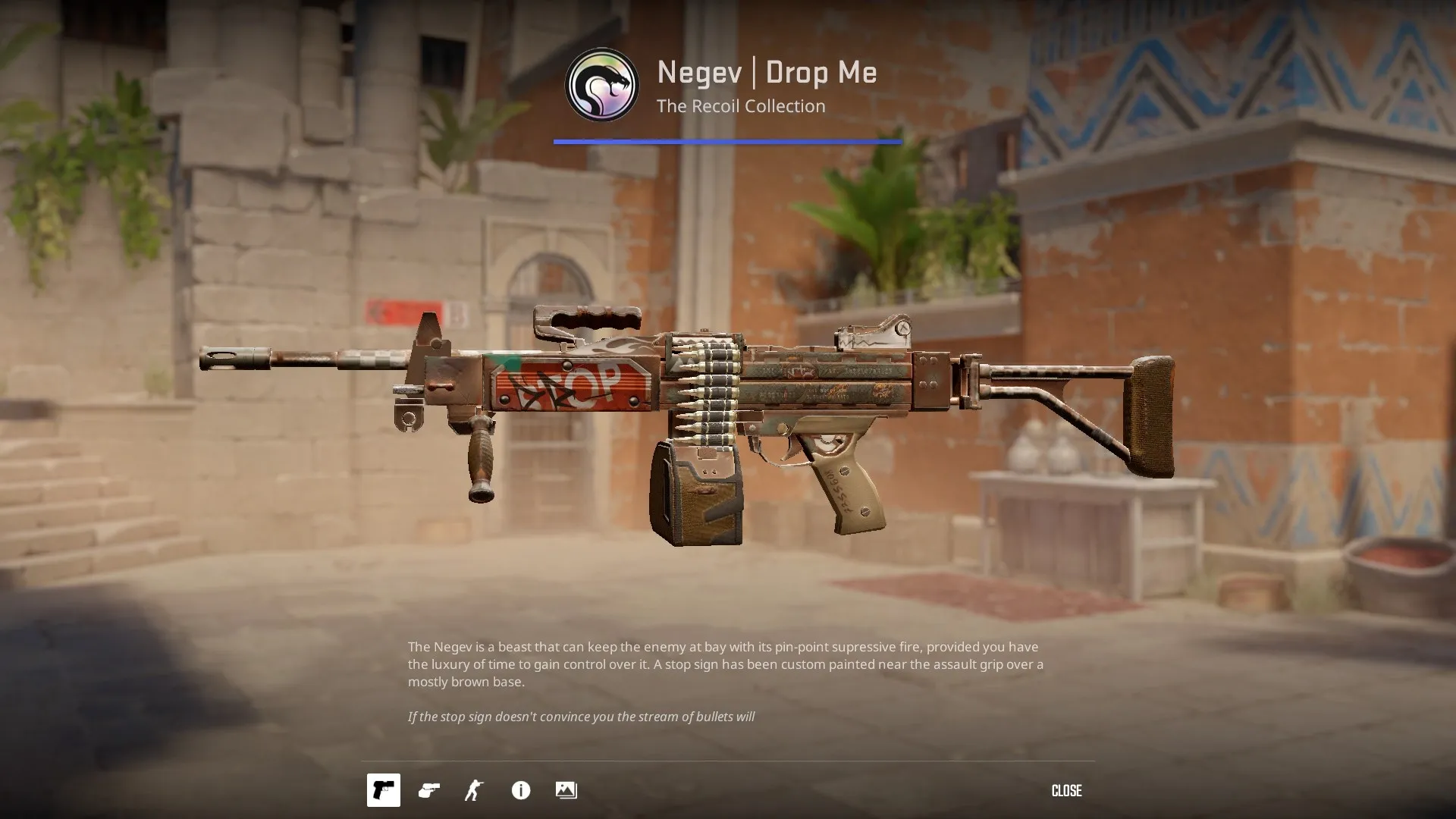
Task: Click the CLOSE button
Action: coord(1066,790)
